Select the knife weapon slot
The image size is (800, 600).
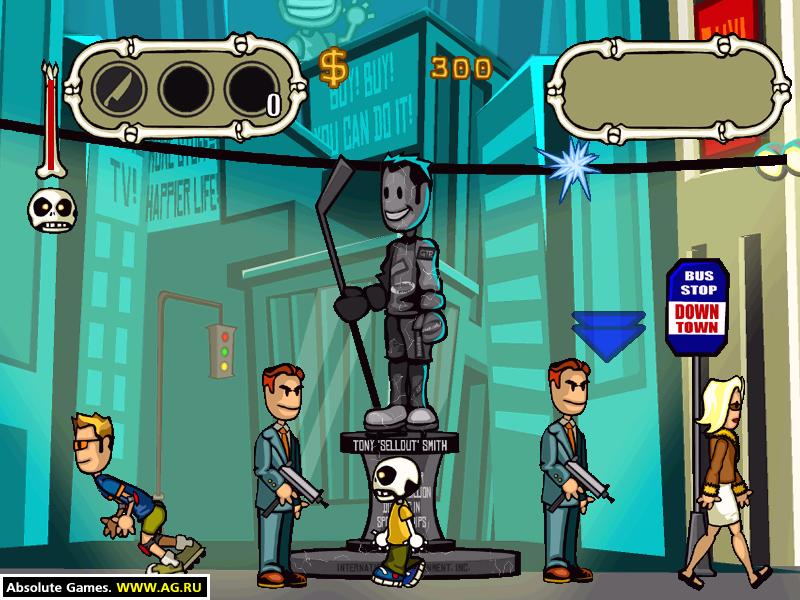[x=120, y=89]
